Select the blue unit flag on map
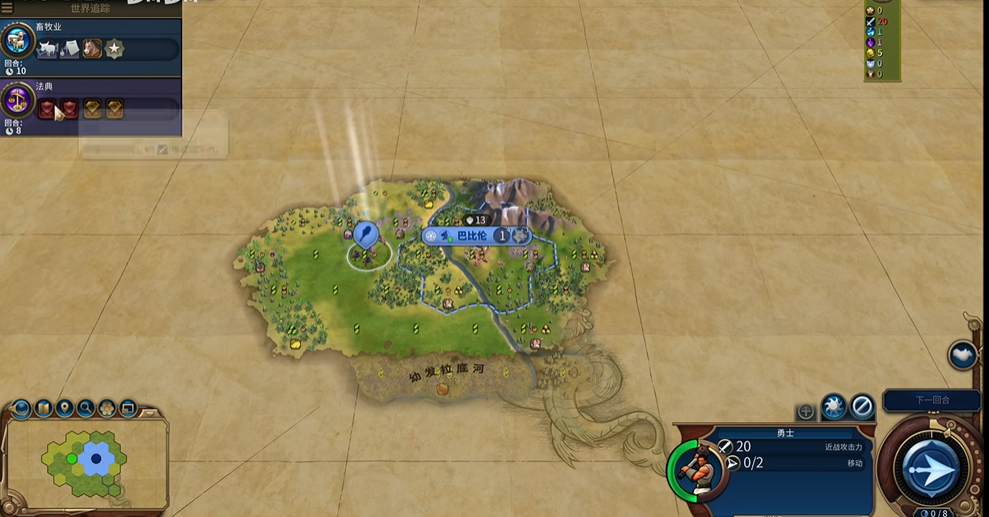Viewport: 989px width, 517px height. pos(365,235)
